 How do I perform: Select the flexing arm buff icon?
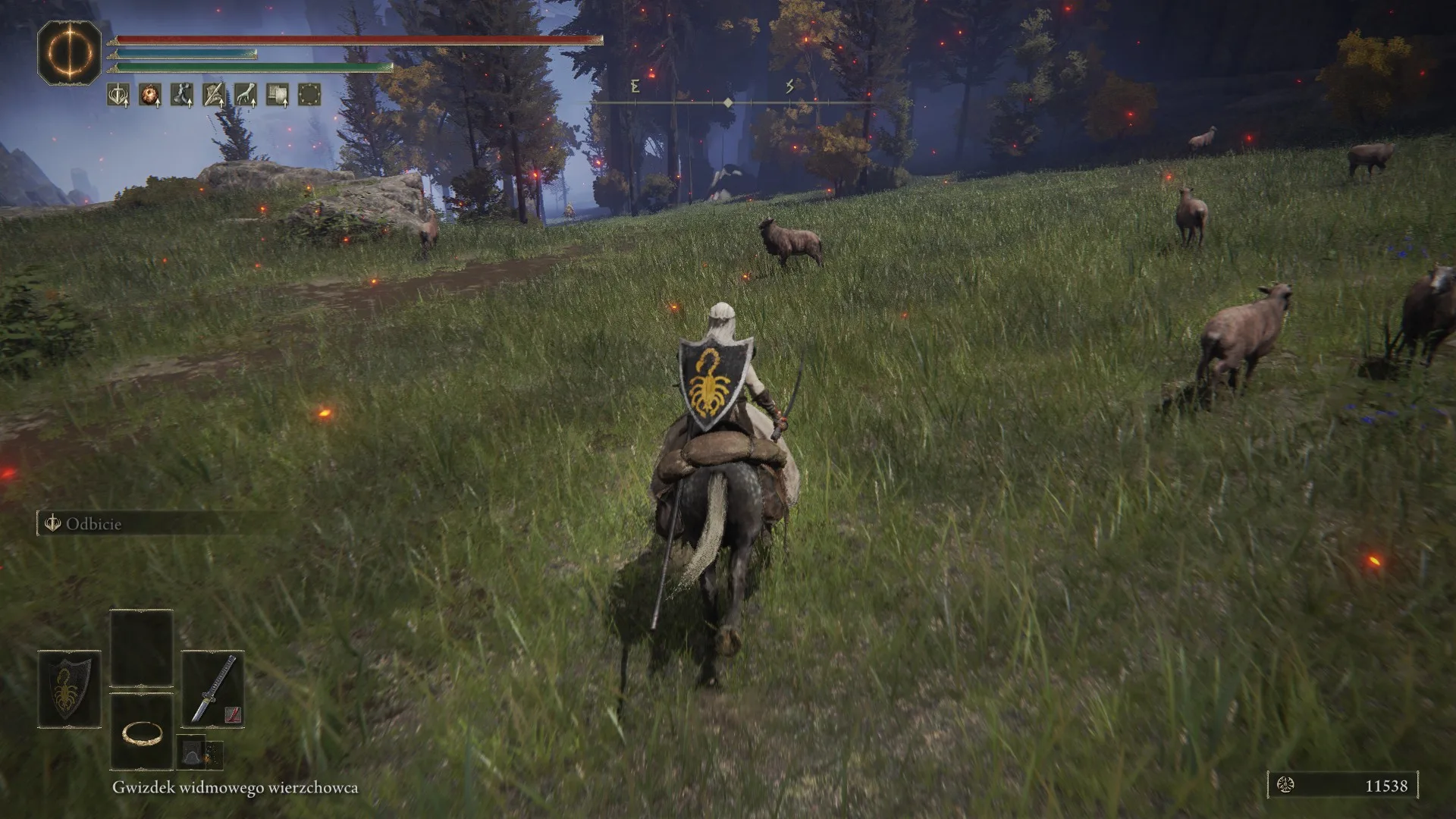tap(181, 95)
